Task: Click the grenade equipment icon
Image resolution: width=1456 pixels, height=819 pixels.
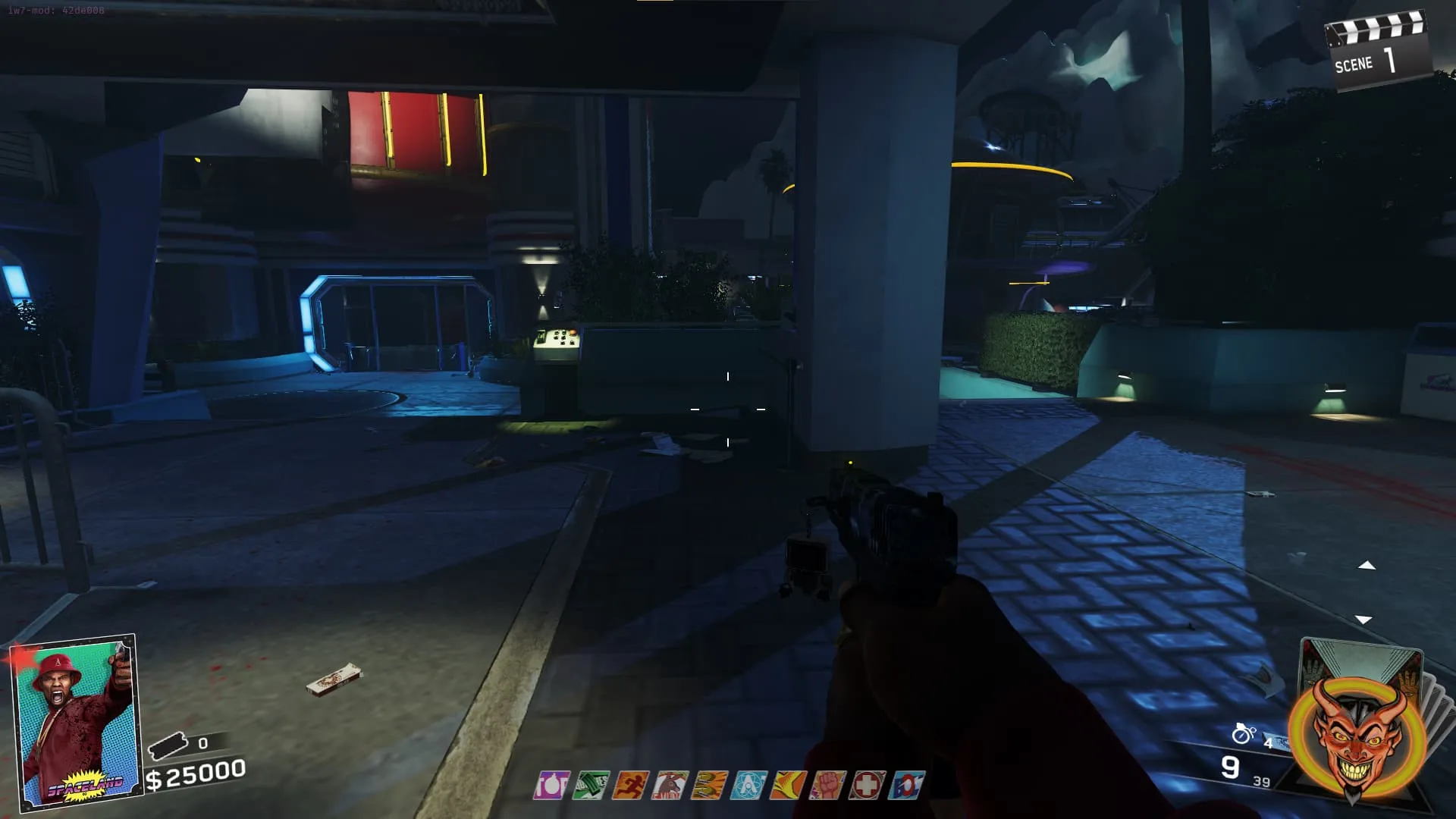Action: tap(1244, 733)
